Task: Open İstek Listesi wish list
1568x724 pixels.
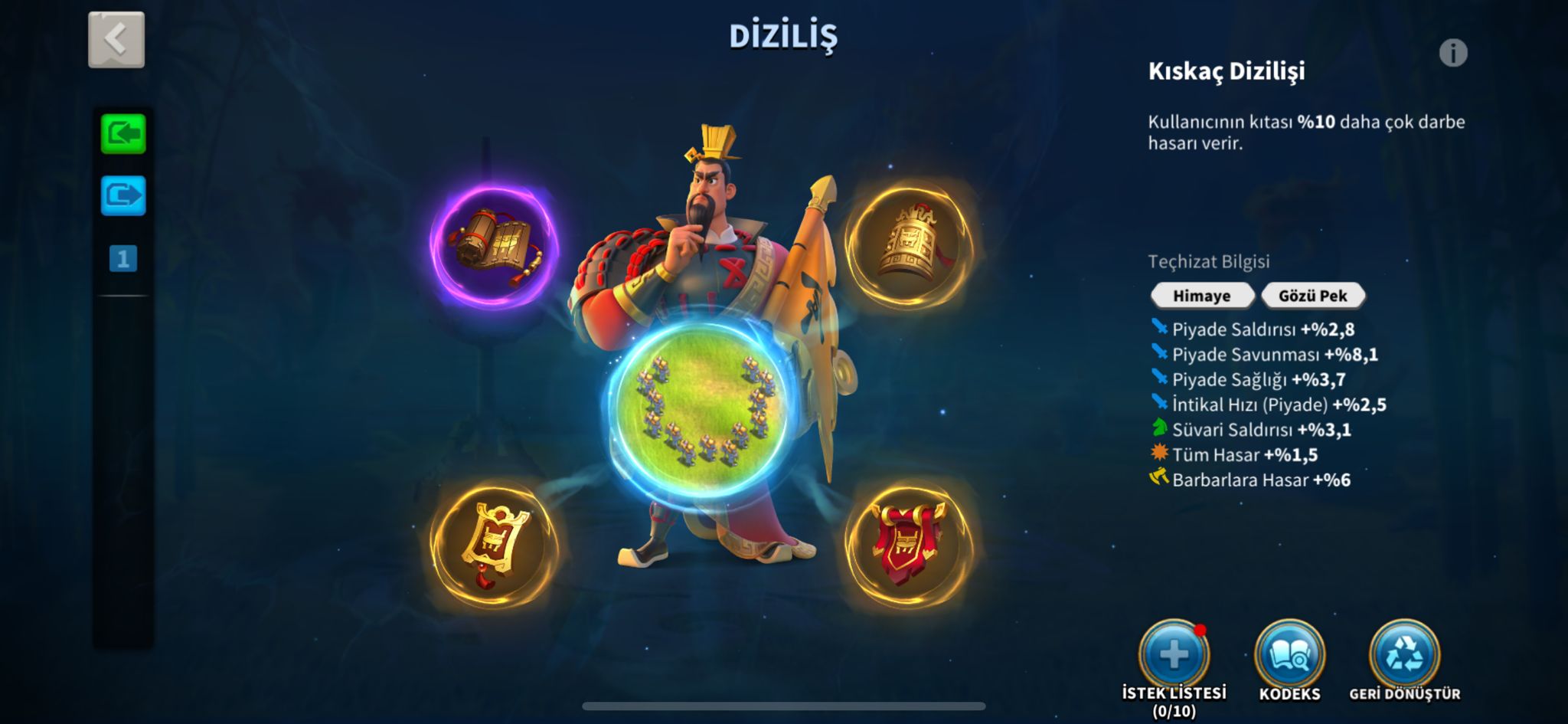Action: pos(1174,656)
